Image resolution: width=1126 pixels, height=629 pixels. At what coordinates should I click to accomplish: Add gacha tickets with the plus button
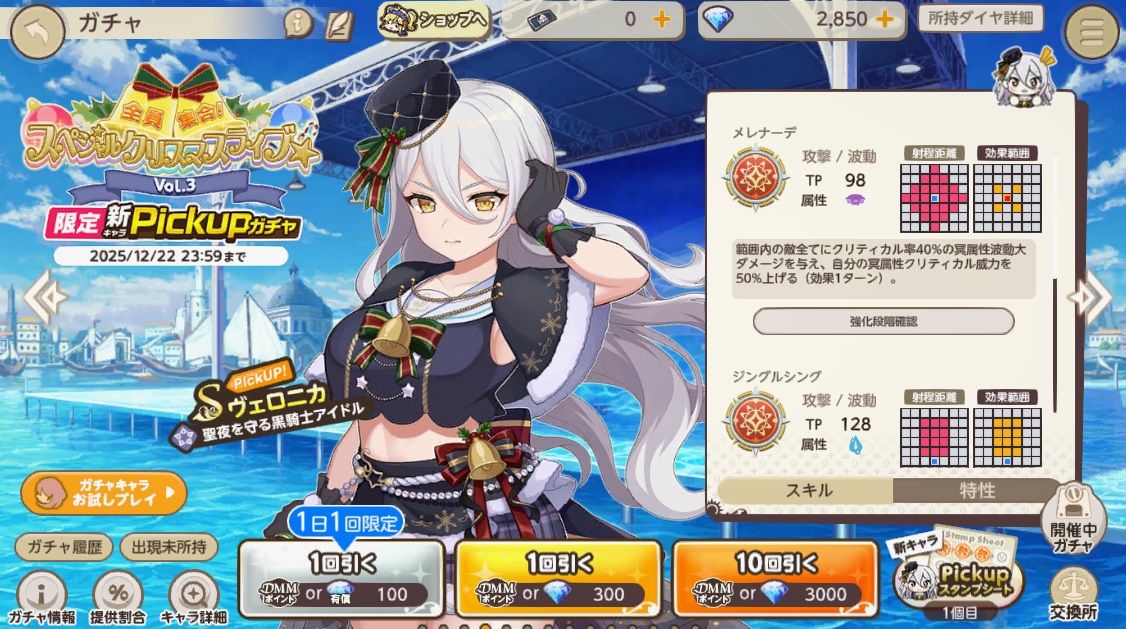click(x=662, y=20)
